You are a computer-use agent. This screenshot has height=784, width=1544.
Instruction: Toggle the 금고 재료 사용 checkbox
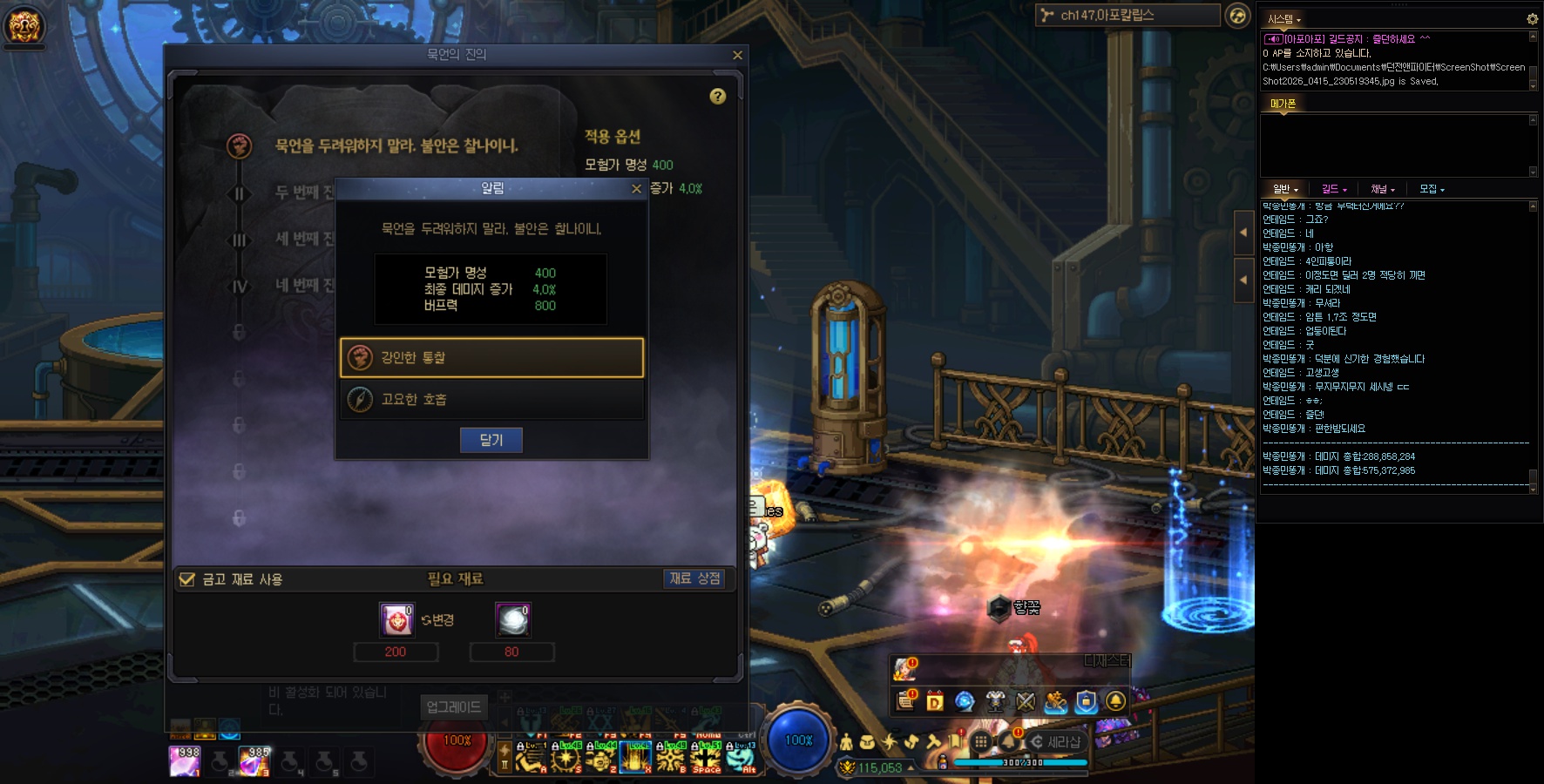point(186,579)
